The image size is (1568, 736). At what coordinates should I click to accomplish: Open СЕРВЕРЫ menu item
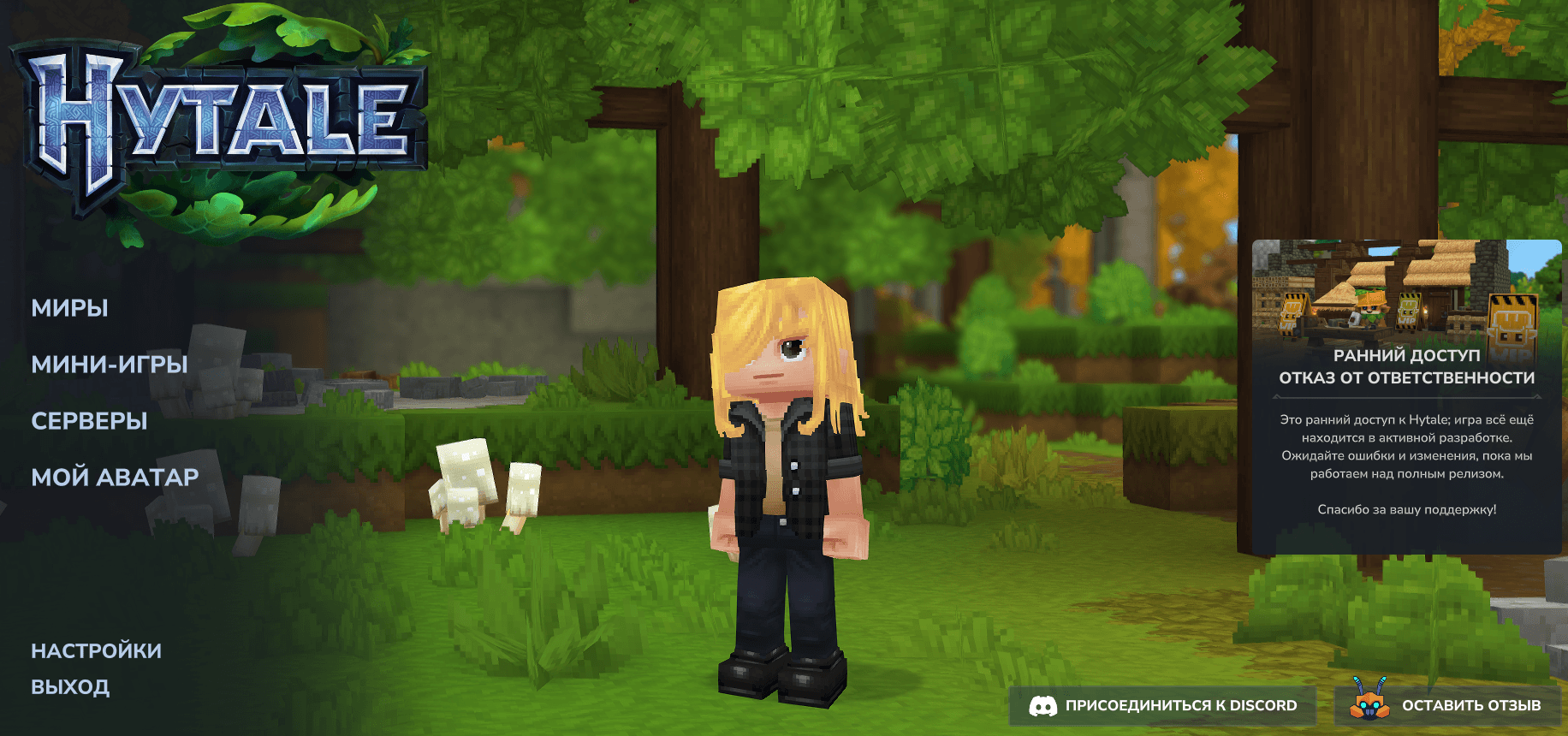point(89,420)
